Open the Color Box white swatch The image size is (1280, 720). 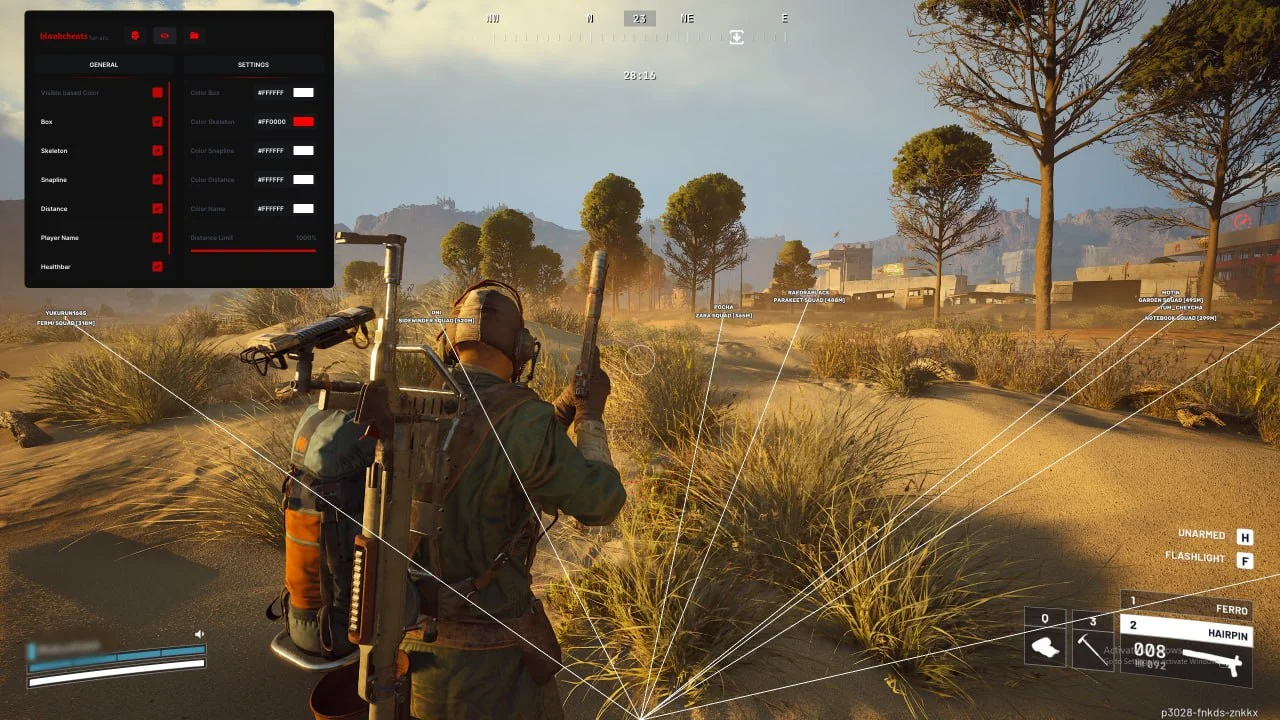pos(303,93)
